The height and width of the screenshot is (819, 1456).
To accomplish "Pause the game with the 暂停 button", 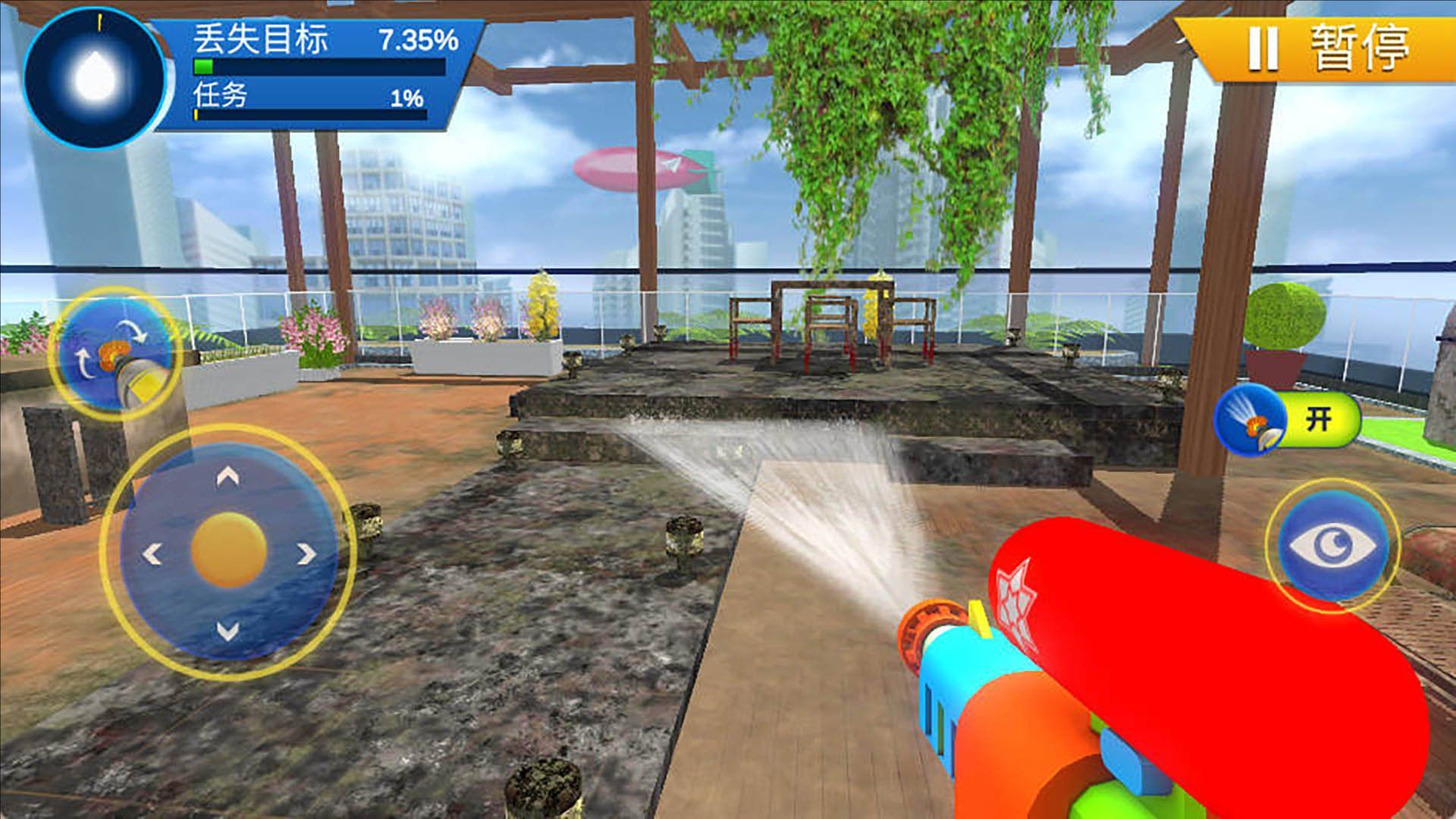I will 1328,49.
